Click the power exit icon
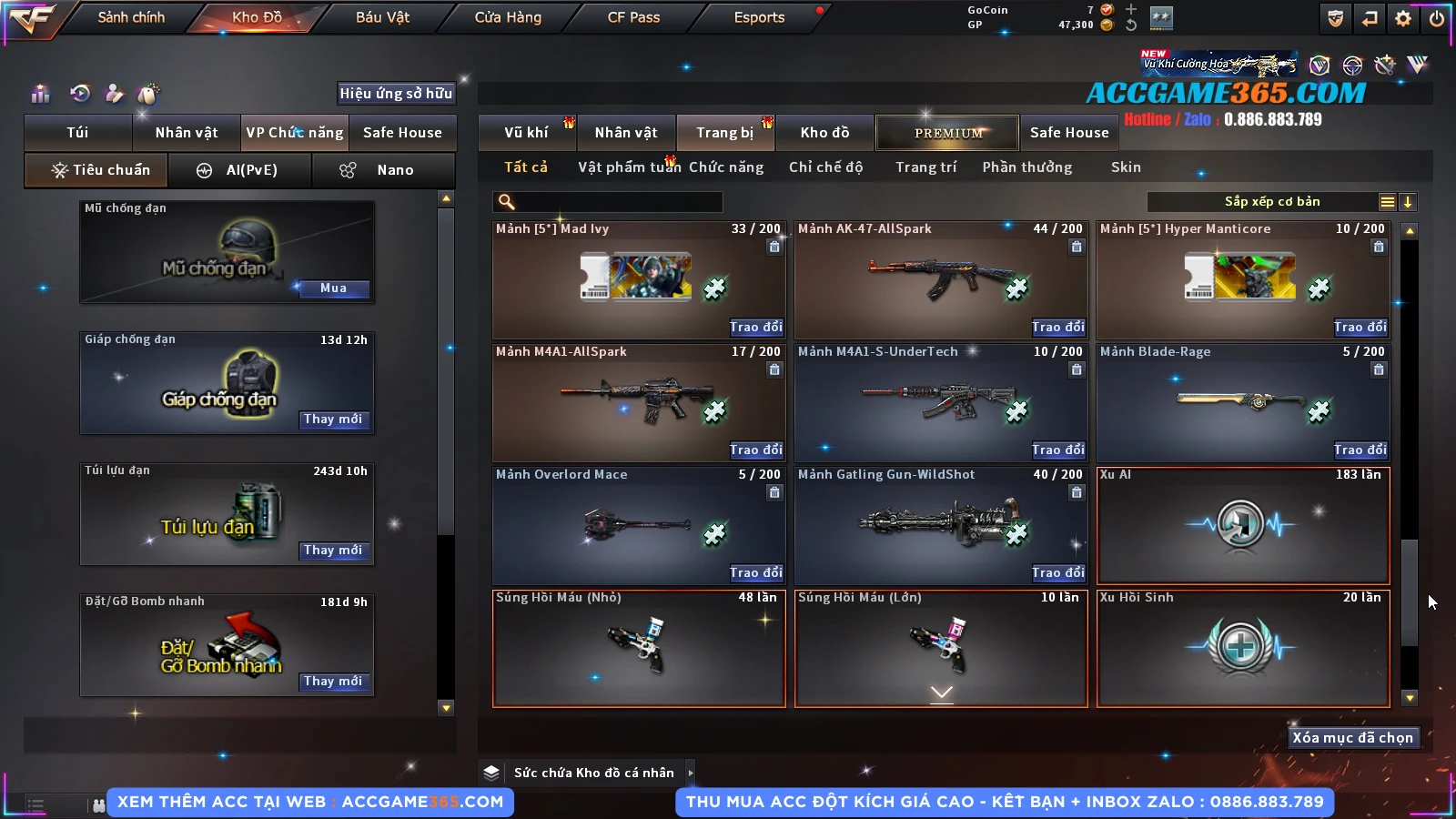1456x819 pixels. (x=1436, y=17)
